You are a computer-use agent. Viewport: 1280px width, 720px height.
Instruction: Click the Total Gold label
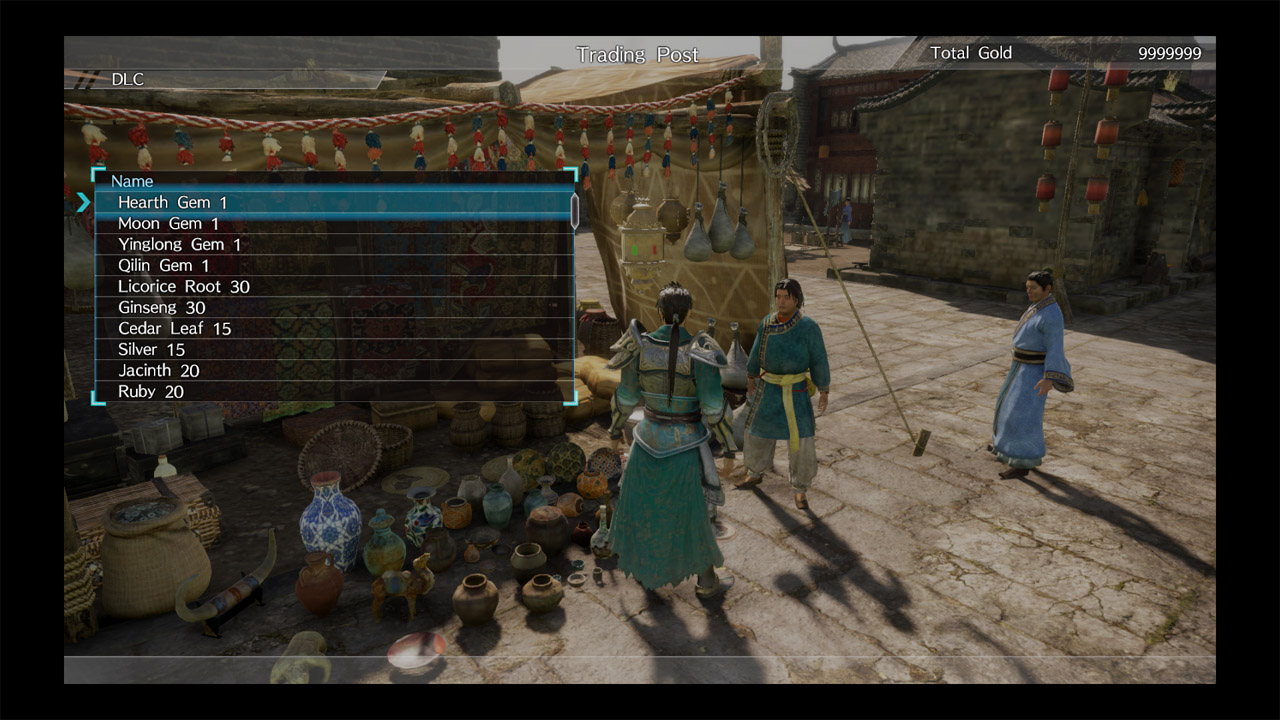click(971, 53)
